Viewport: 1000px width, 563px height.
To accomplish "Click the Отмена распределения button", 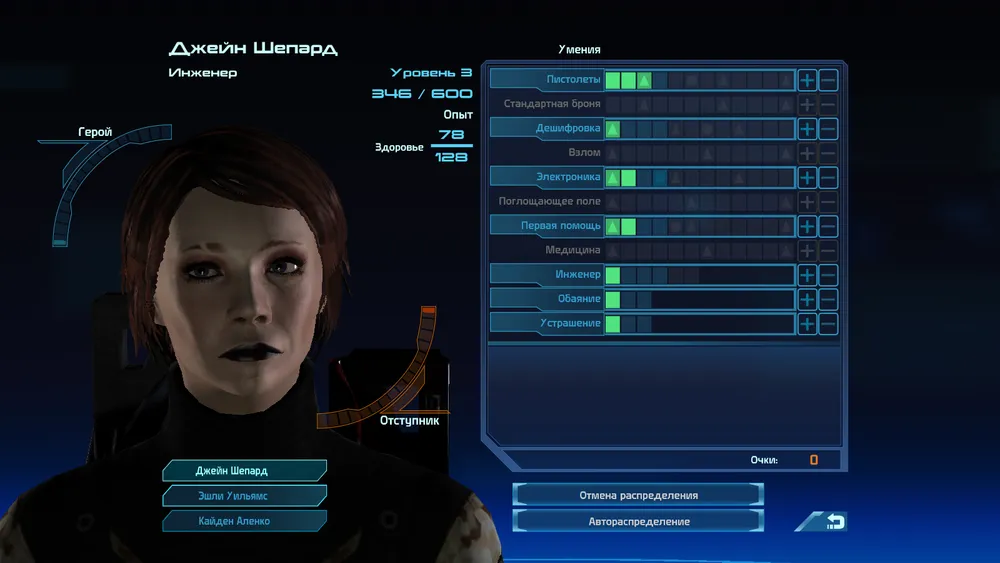I will 638,495.
